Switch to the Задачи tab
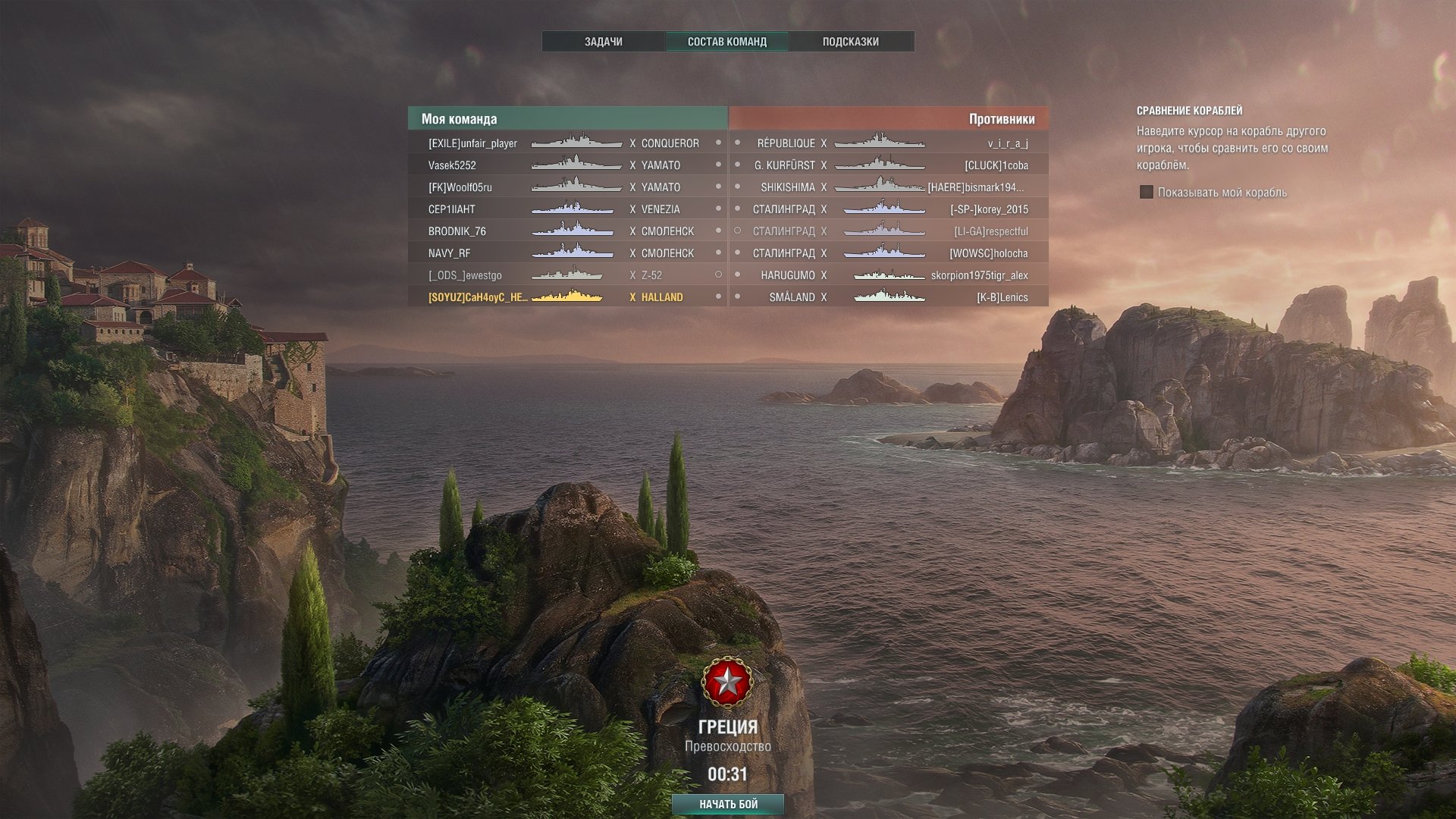 603,42
